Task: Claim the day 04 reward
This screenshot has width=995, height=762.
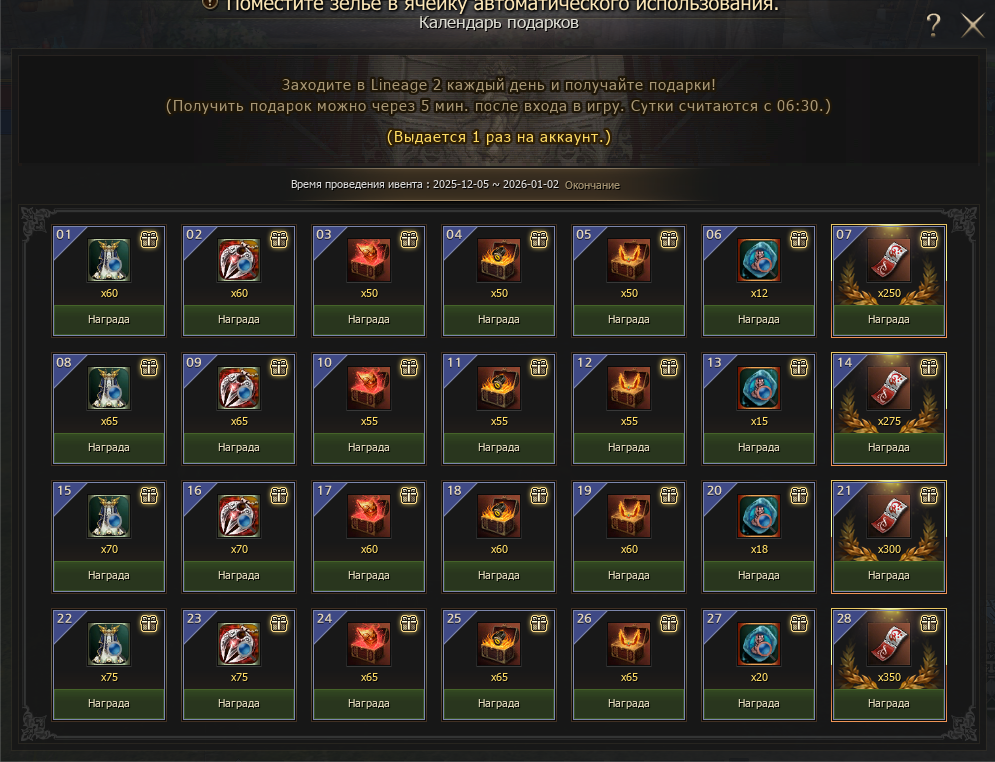Action: click(x=498, y=320)
